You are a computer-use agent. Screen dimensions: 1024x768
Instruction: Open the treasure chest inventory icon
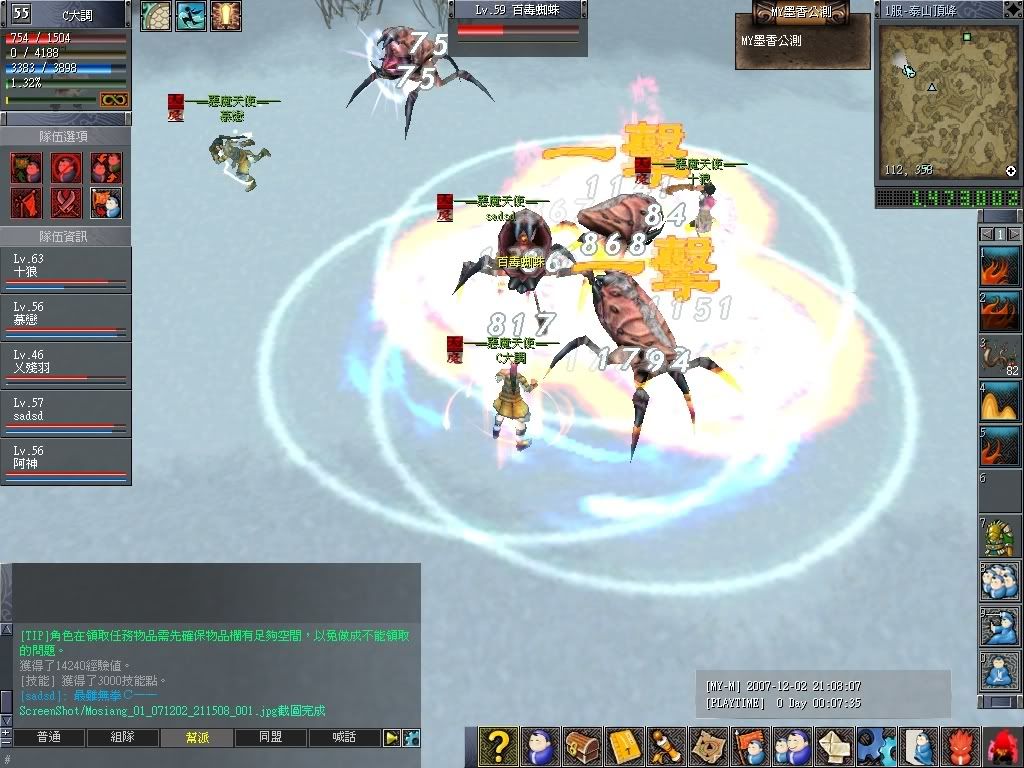click(x=583, y=747)
